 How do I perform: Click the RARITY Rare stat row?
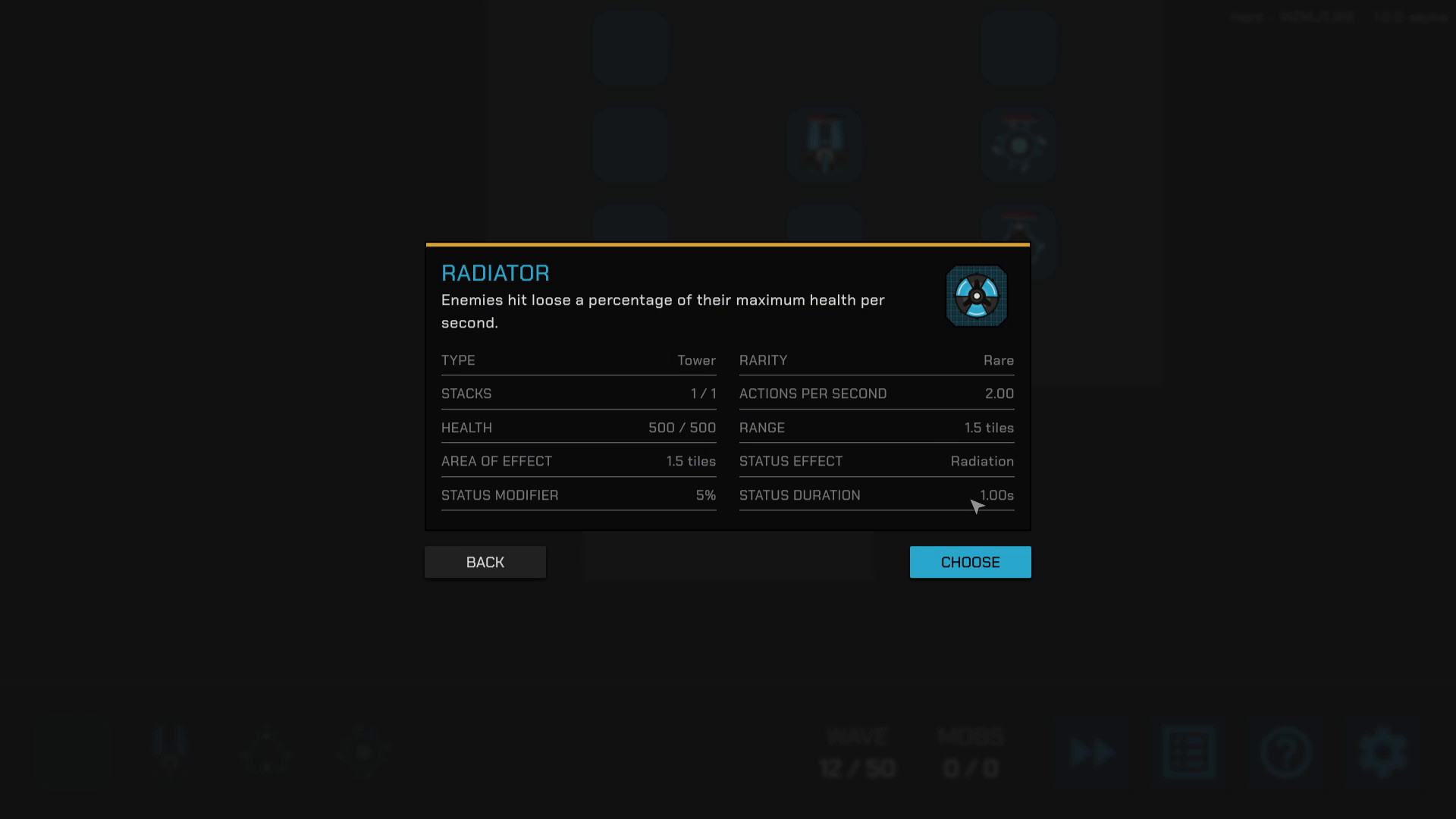tap(876, 360)
